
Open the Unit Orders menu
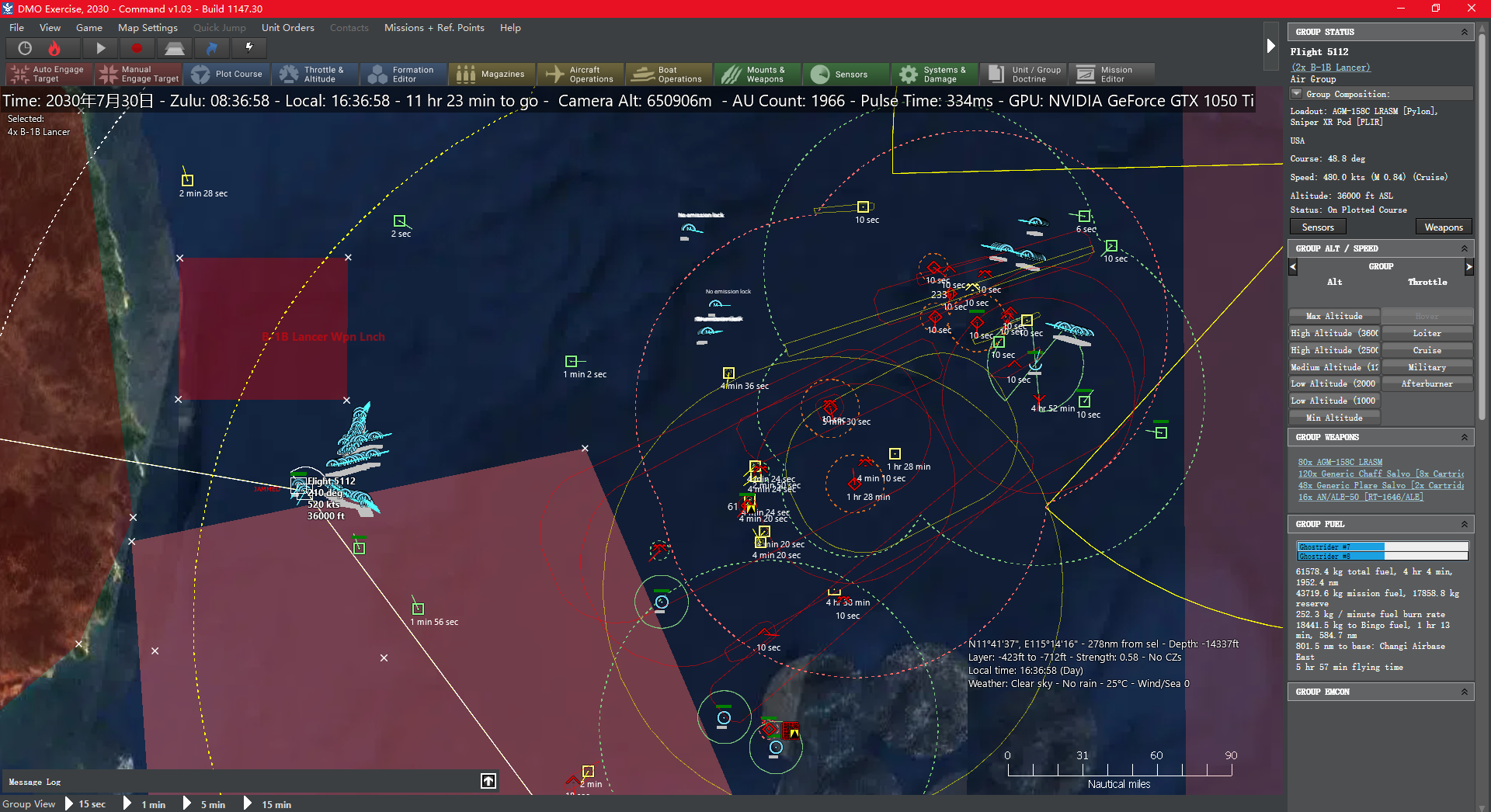[x=287, y=27]
